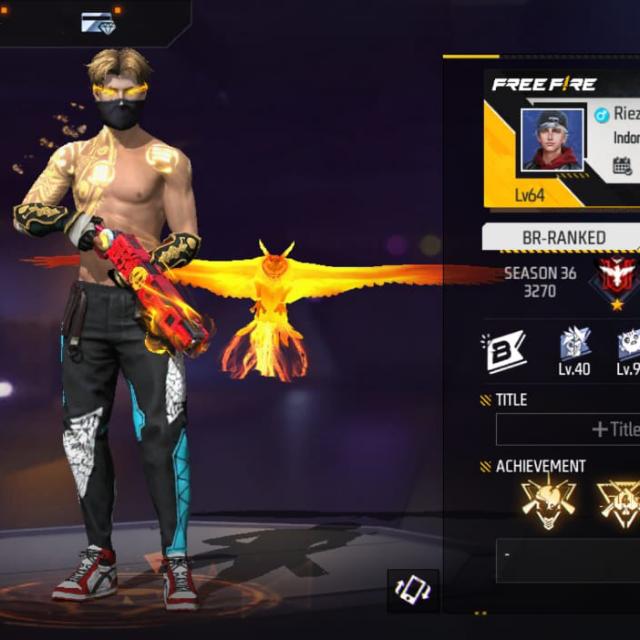The image size is (640, 640).
Task: Open the diamond card icon
Action: tap(98, 22)
